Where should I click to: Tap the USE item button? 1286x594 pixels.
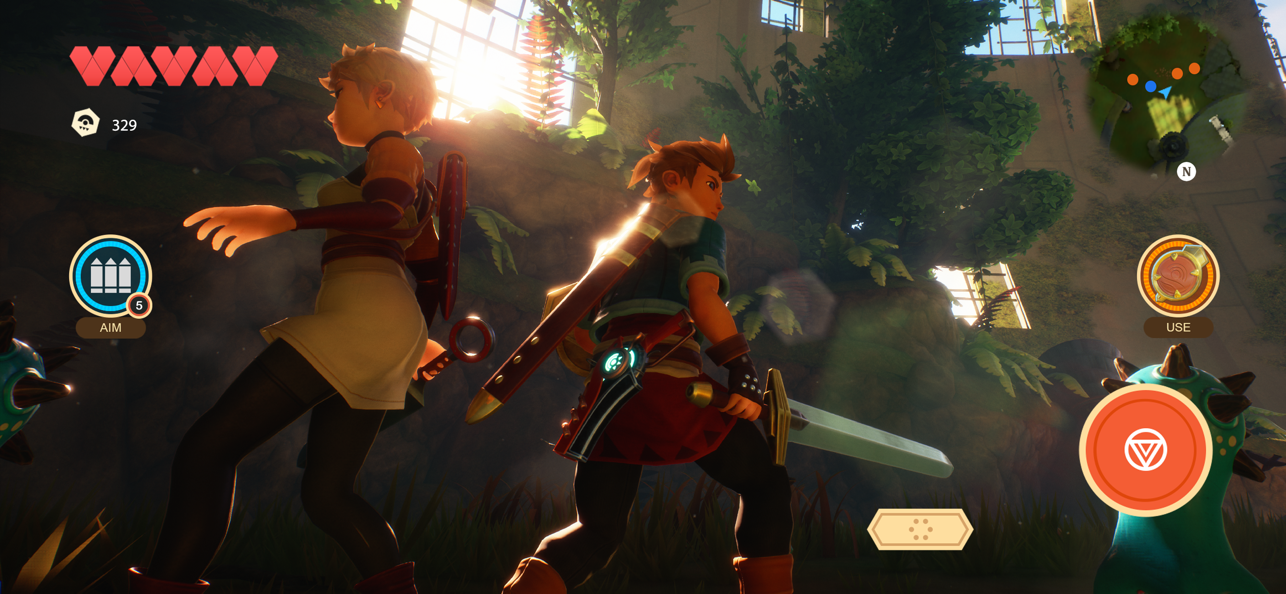pyautogui.click(x=1177, y=276)
